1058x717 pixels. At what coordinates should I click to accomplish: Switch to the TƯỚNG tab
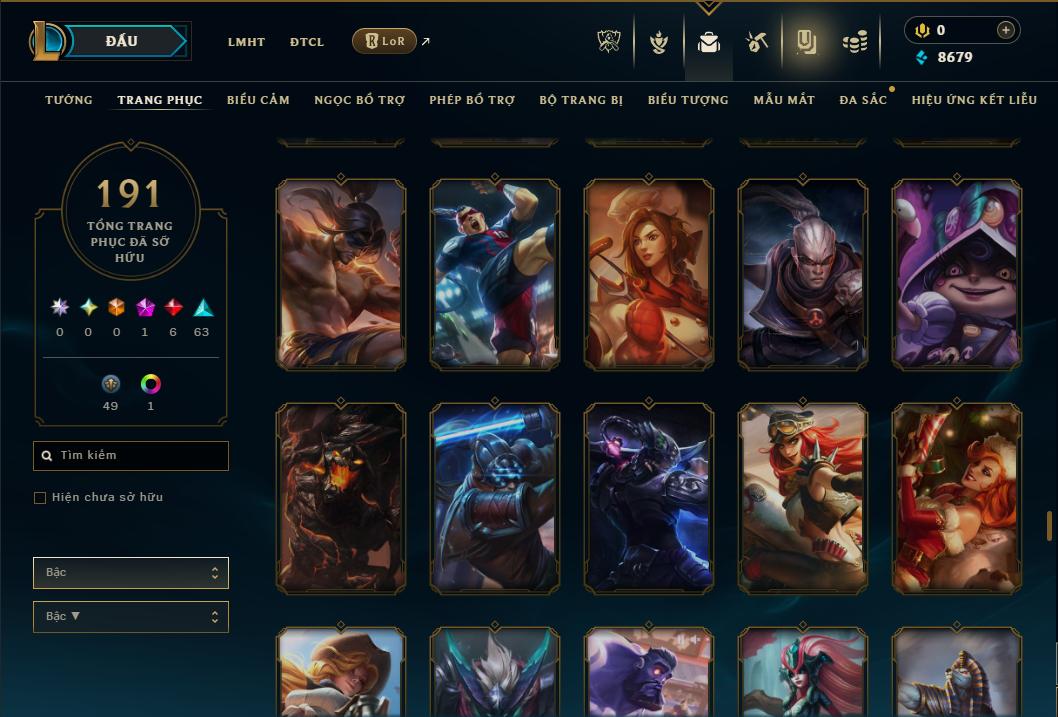point(69,100)
